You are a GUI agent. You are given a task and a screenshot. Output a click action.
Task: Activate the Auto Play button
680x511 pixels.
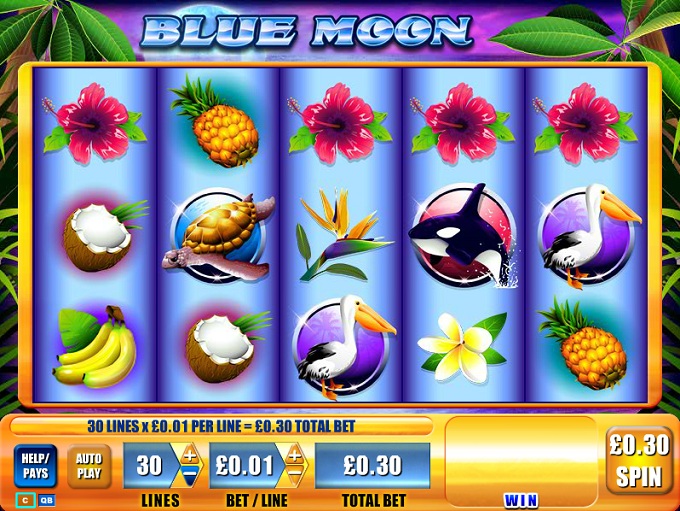click(x=89, y=466)
